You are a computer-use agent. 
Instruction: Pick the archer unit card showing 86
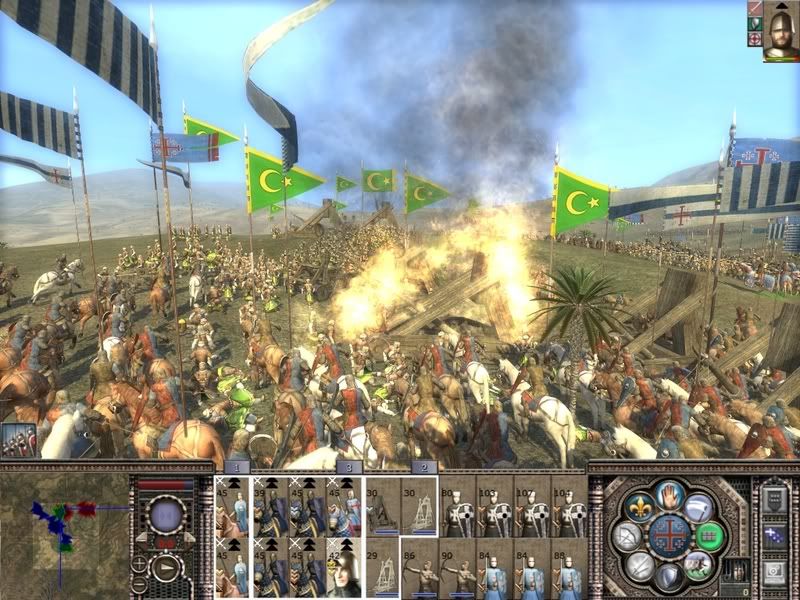click(419, 567)
